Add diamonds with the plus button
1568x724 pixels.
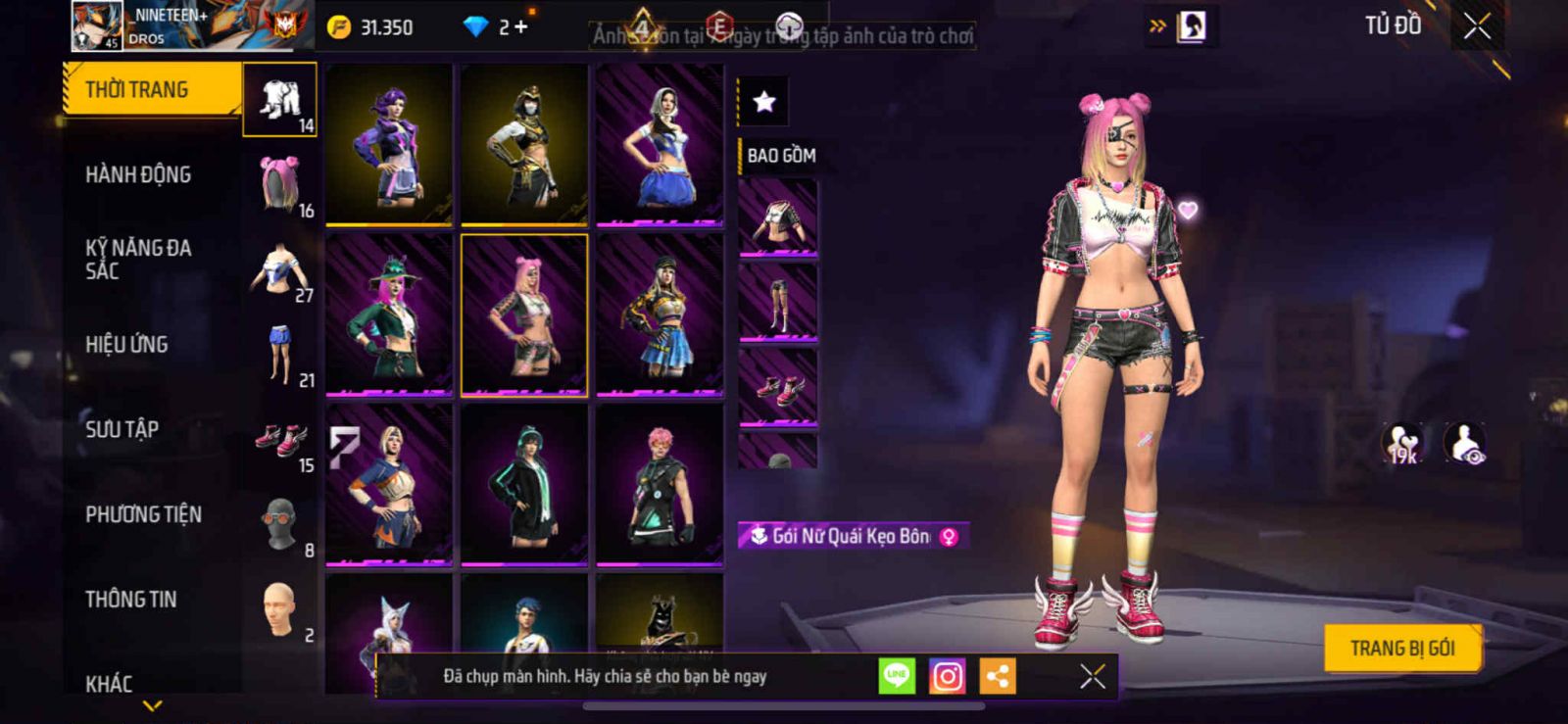(x=520, y=27)
